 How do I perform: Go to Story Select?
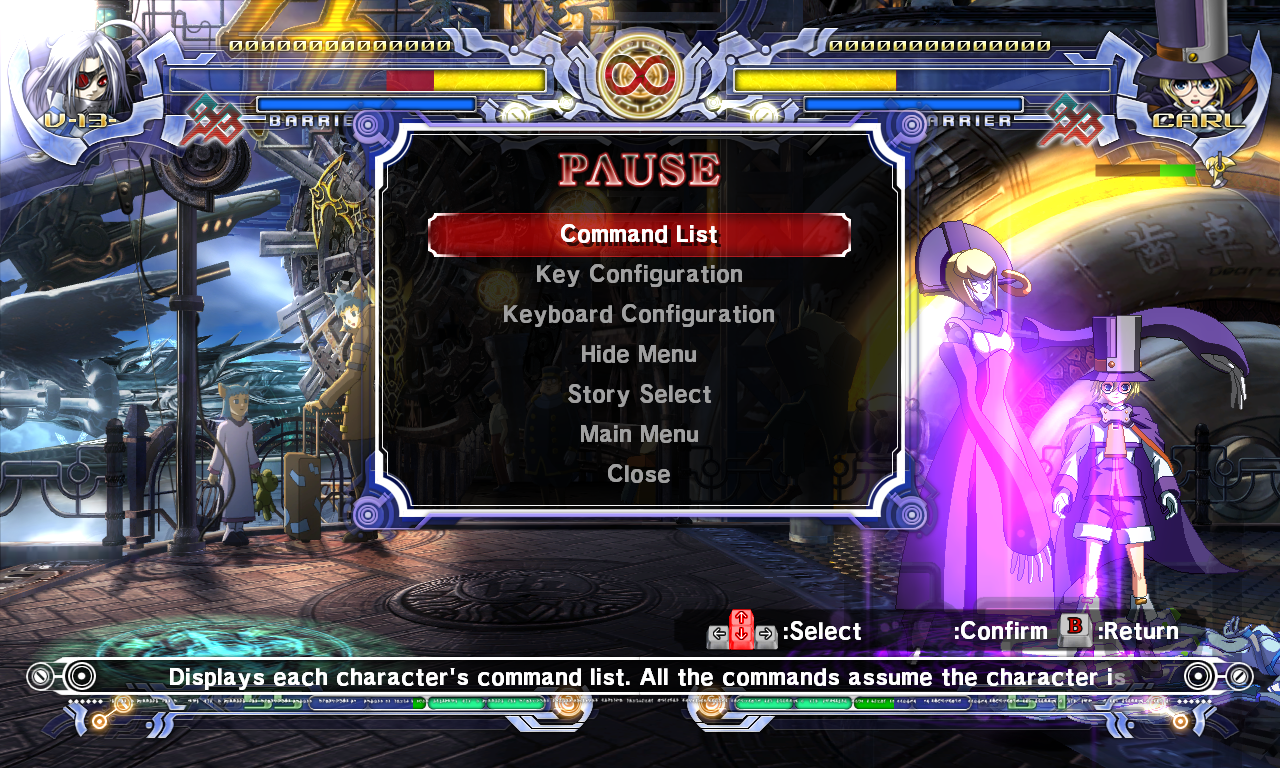click(639, 394)
